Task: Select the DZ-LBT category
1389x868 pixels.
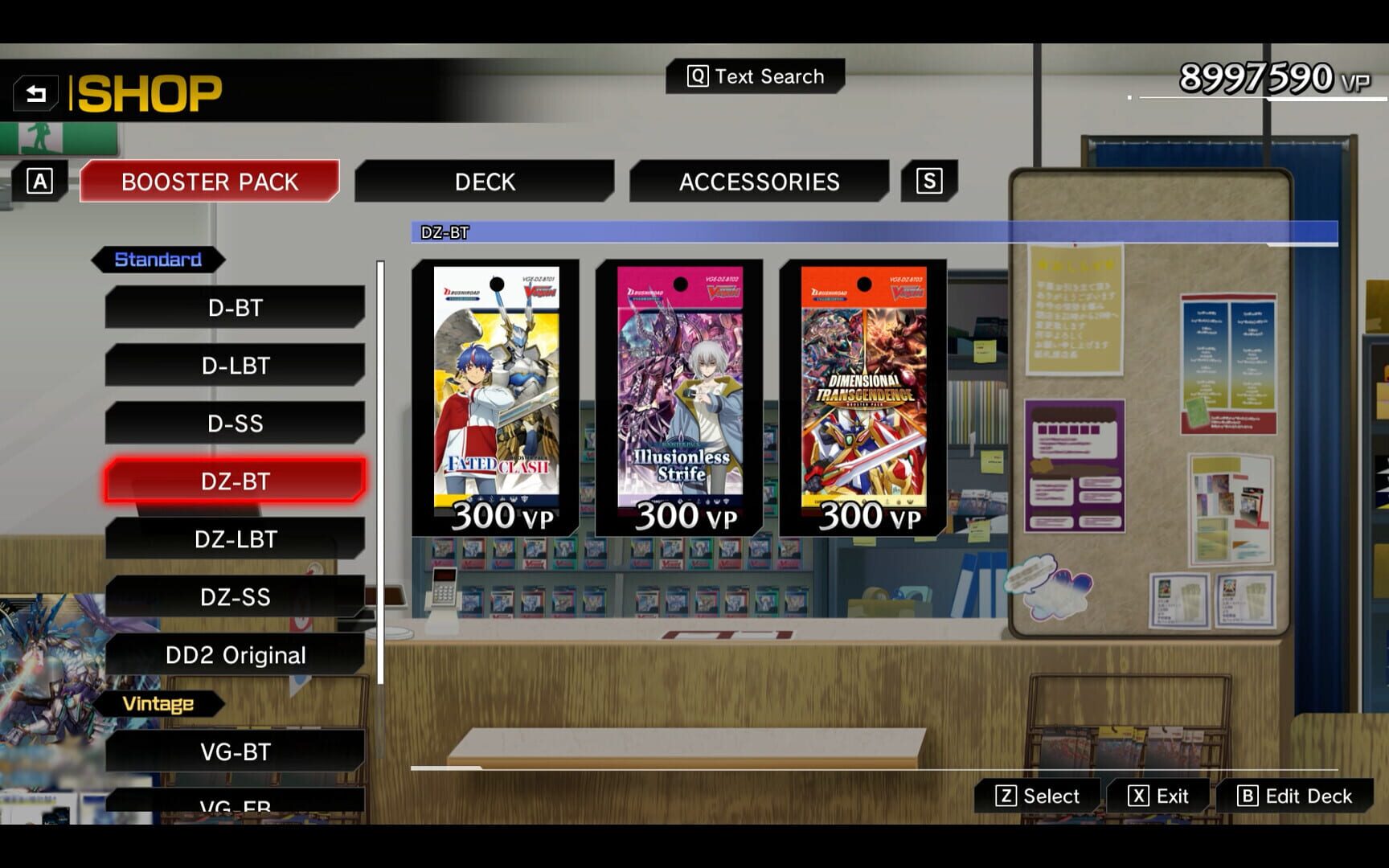Action: click(233, 539)
